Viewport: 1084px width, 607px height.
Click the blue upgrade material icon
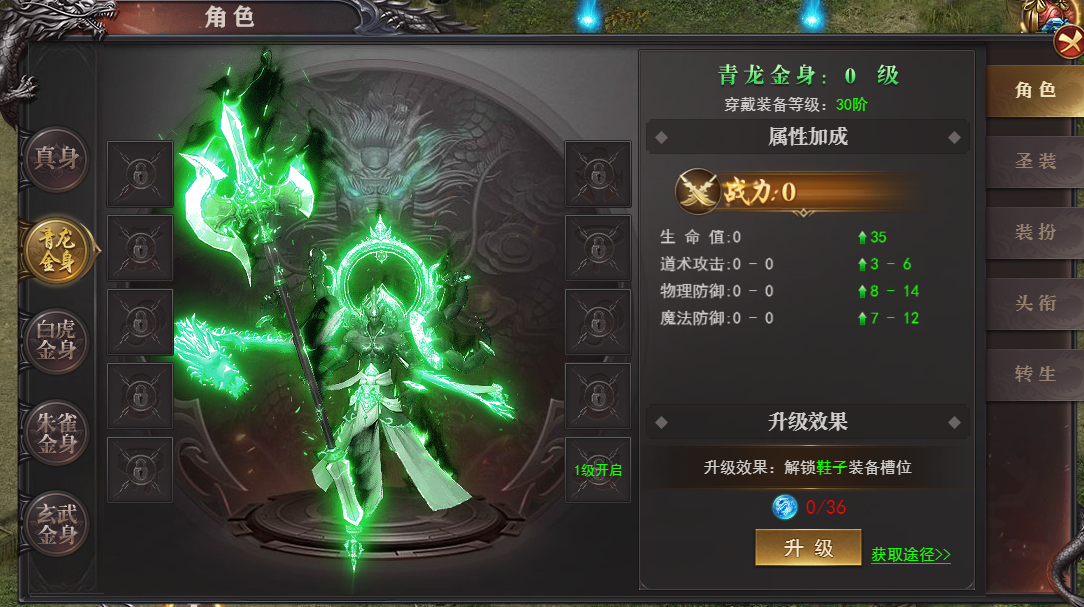point(785,507)
